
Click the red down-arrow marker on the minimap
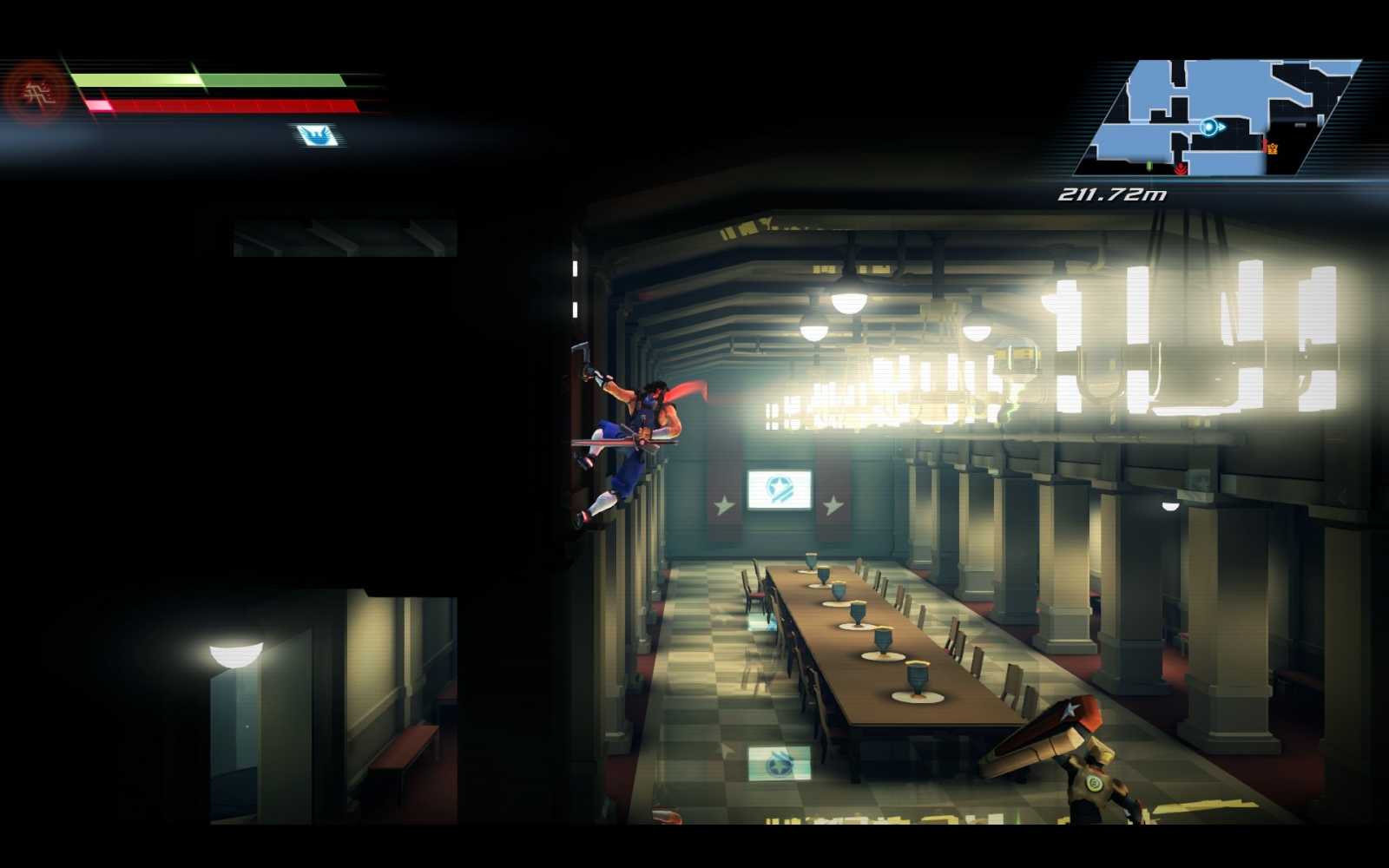[x=1181, y=168]
